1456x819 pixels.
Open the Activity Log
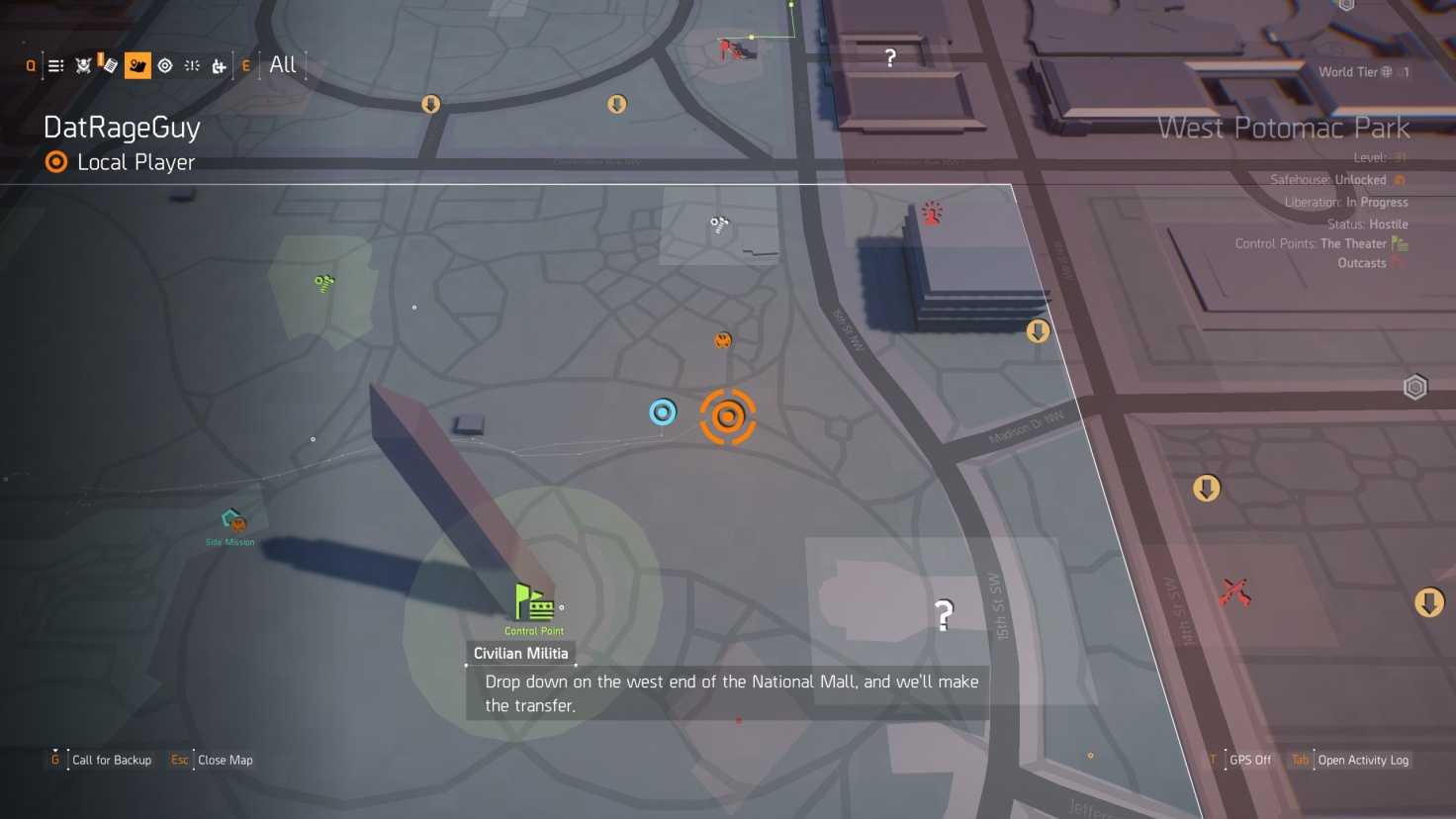click(1362, 760)
